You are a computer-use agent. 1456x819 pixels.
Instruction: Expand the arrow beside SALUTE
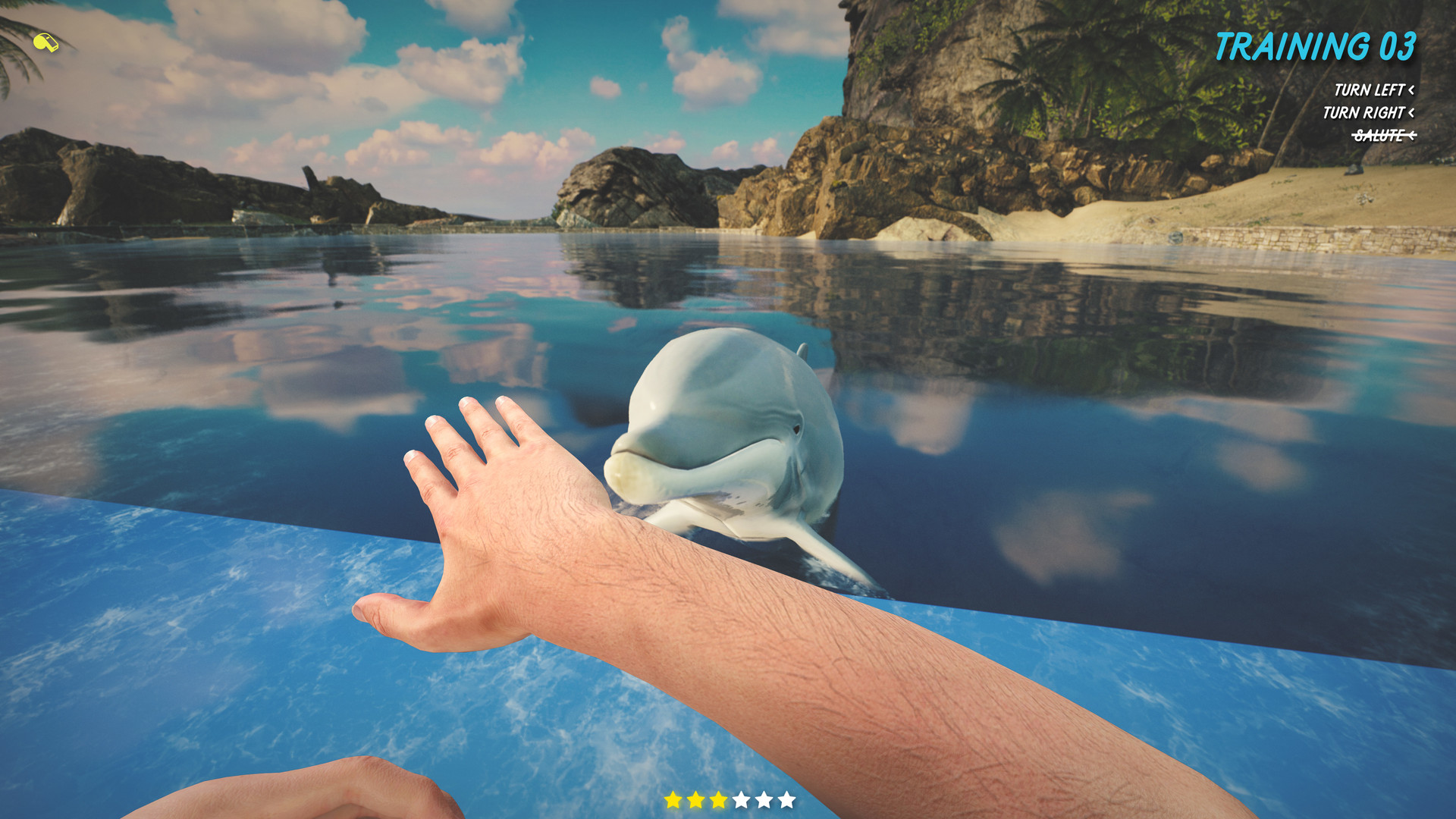(x=1412, y=134)
